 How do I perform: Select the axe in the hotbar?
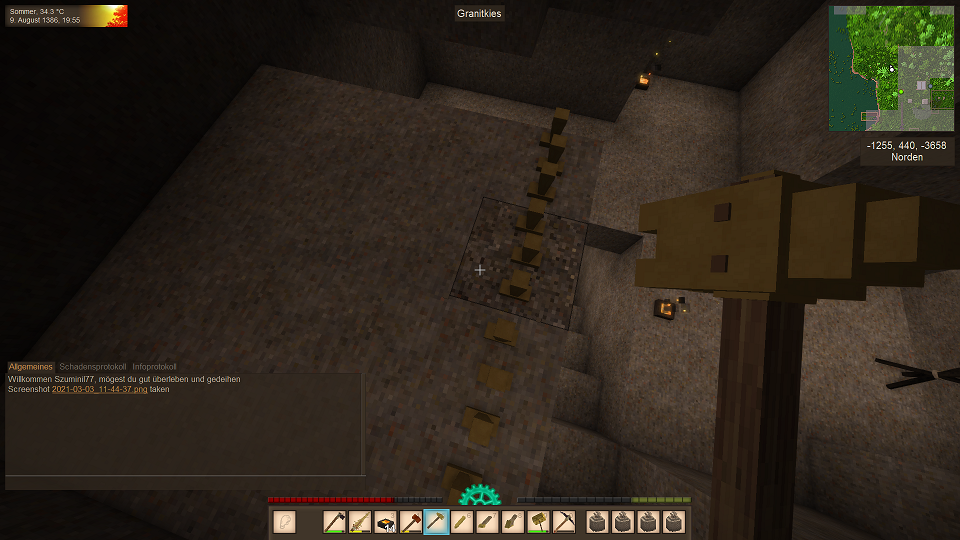click(x=334, y=522)
